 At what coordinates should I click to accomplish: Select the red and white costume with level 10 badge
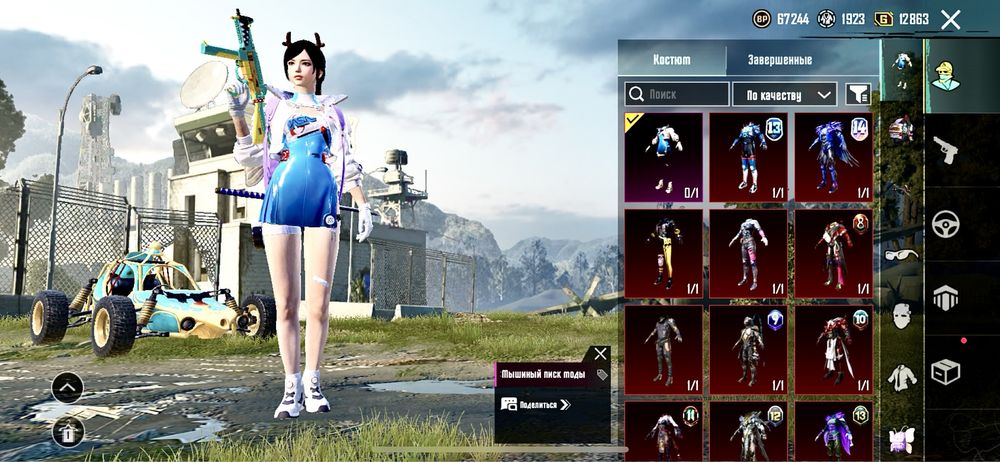(833, 350)
